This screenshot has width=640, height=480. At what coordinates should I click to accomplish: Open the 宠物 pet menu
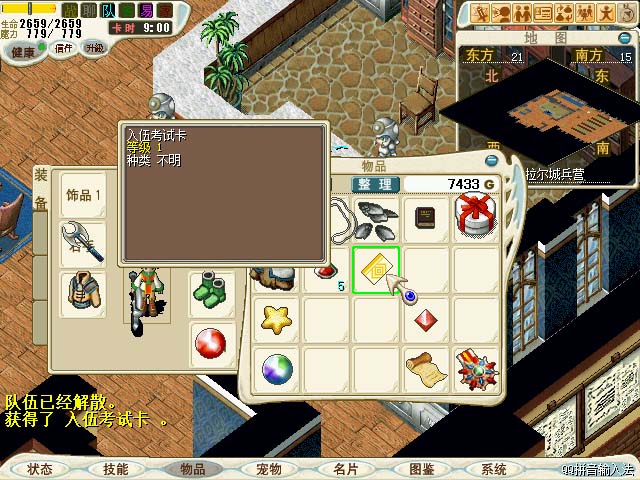tap(268, 468)
